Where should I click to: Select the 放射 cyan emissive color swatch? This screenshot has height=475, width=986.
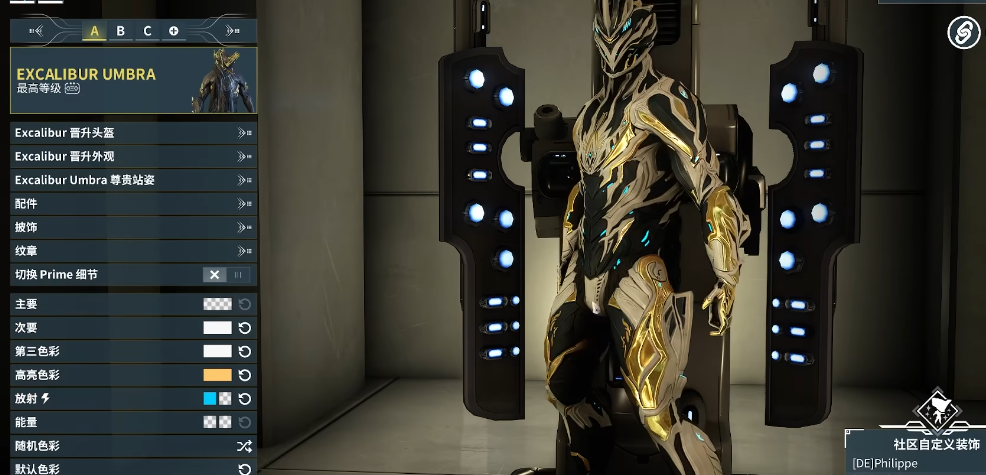[x=210, y=399]
